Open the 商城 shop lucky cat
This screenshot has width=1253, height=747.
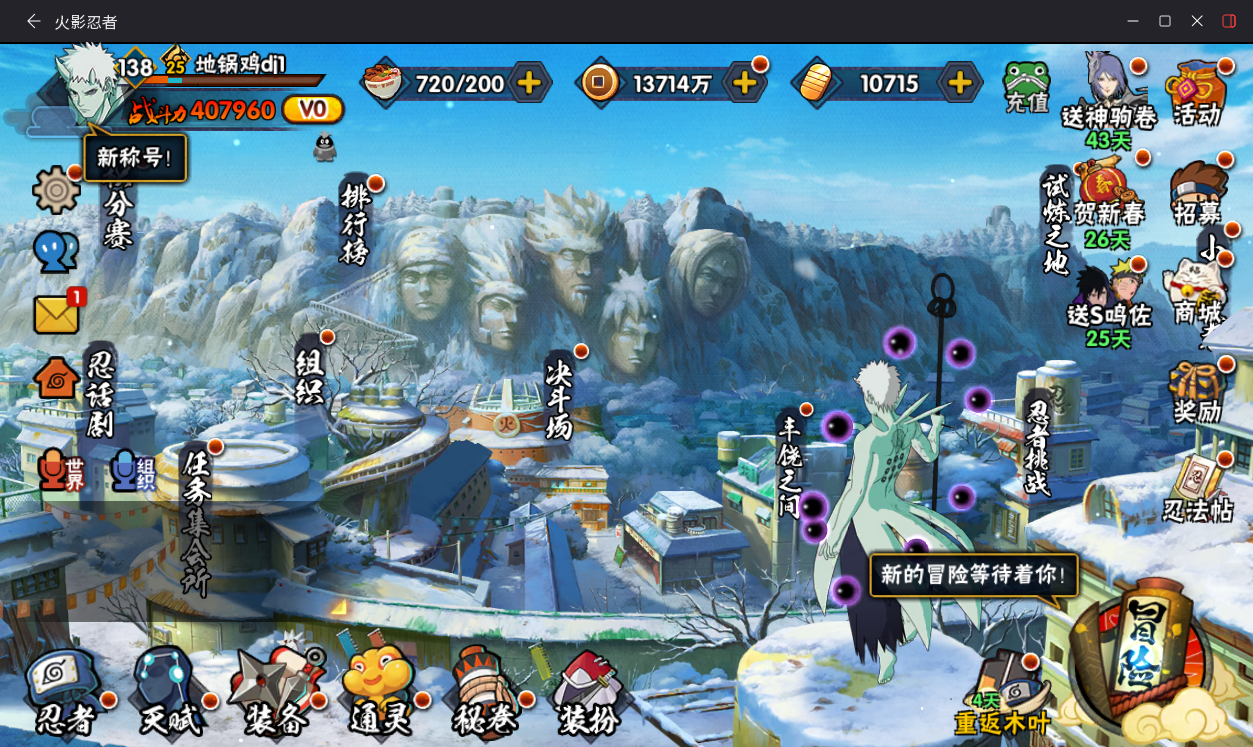point(1197,293)
